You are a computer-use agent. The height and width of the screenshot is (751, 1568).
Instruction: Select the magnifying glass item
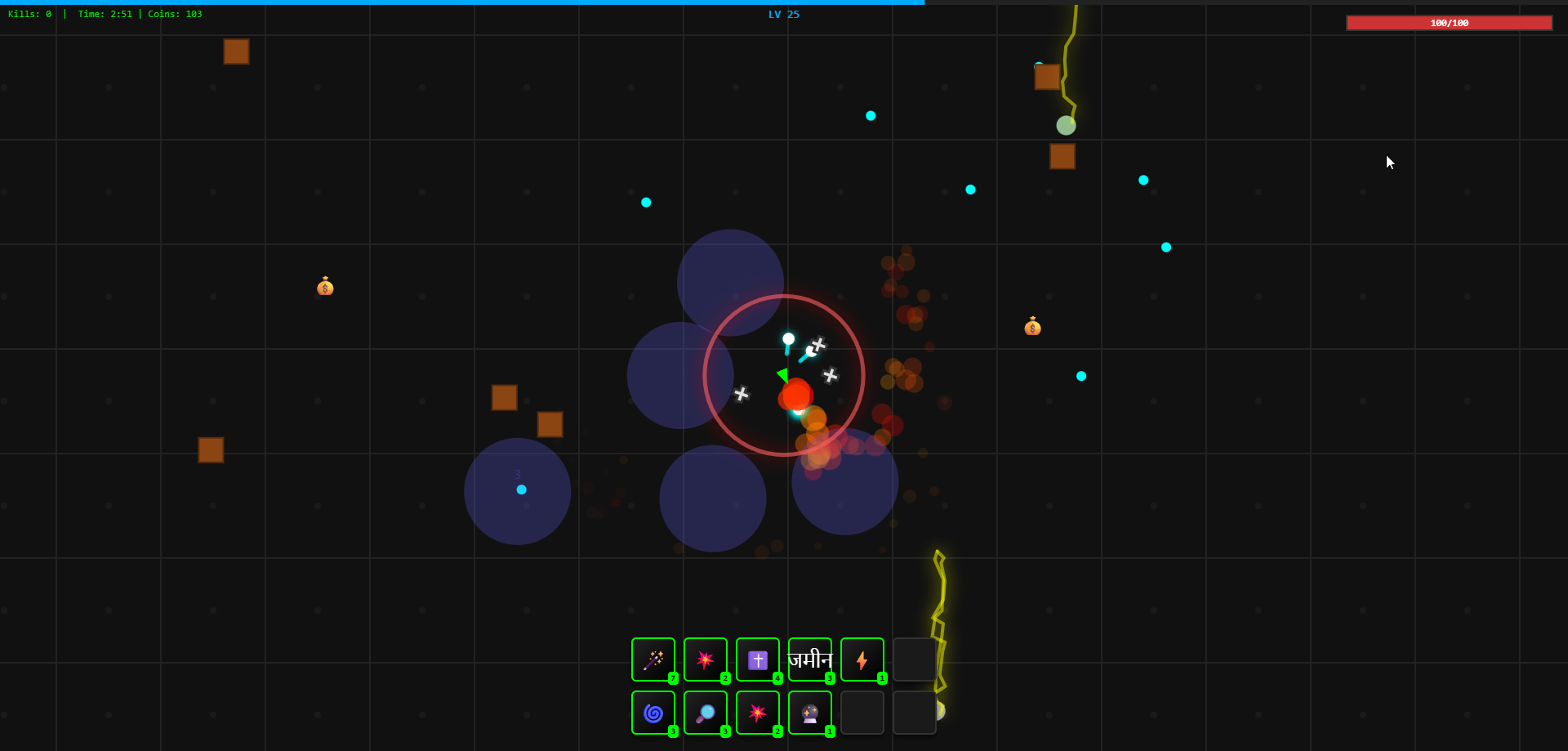(x=706, y=713)
